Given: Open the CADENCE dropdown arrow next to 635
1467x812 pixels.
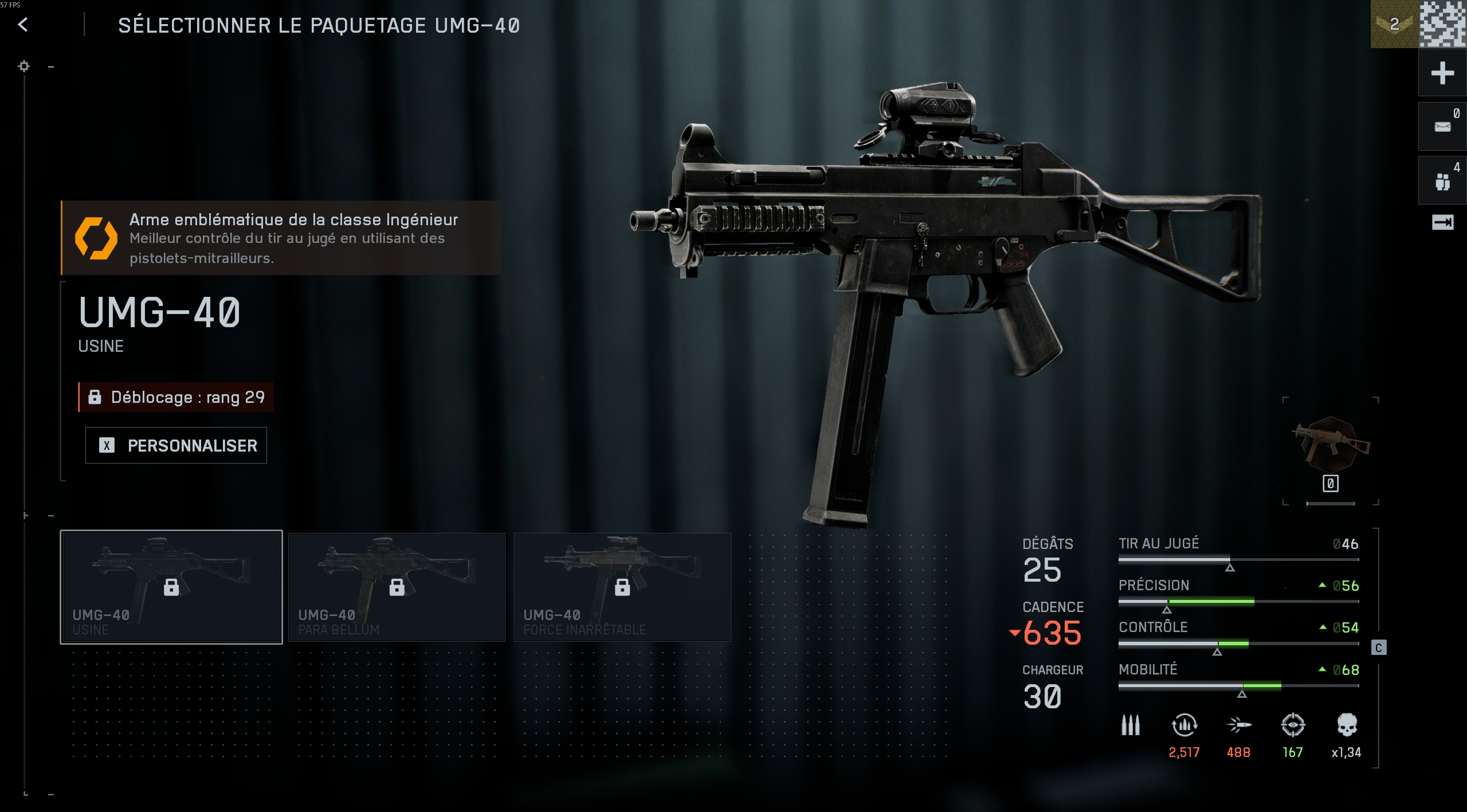Looking at the screenshot, I should [1015, 633].
